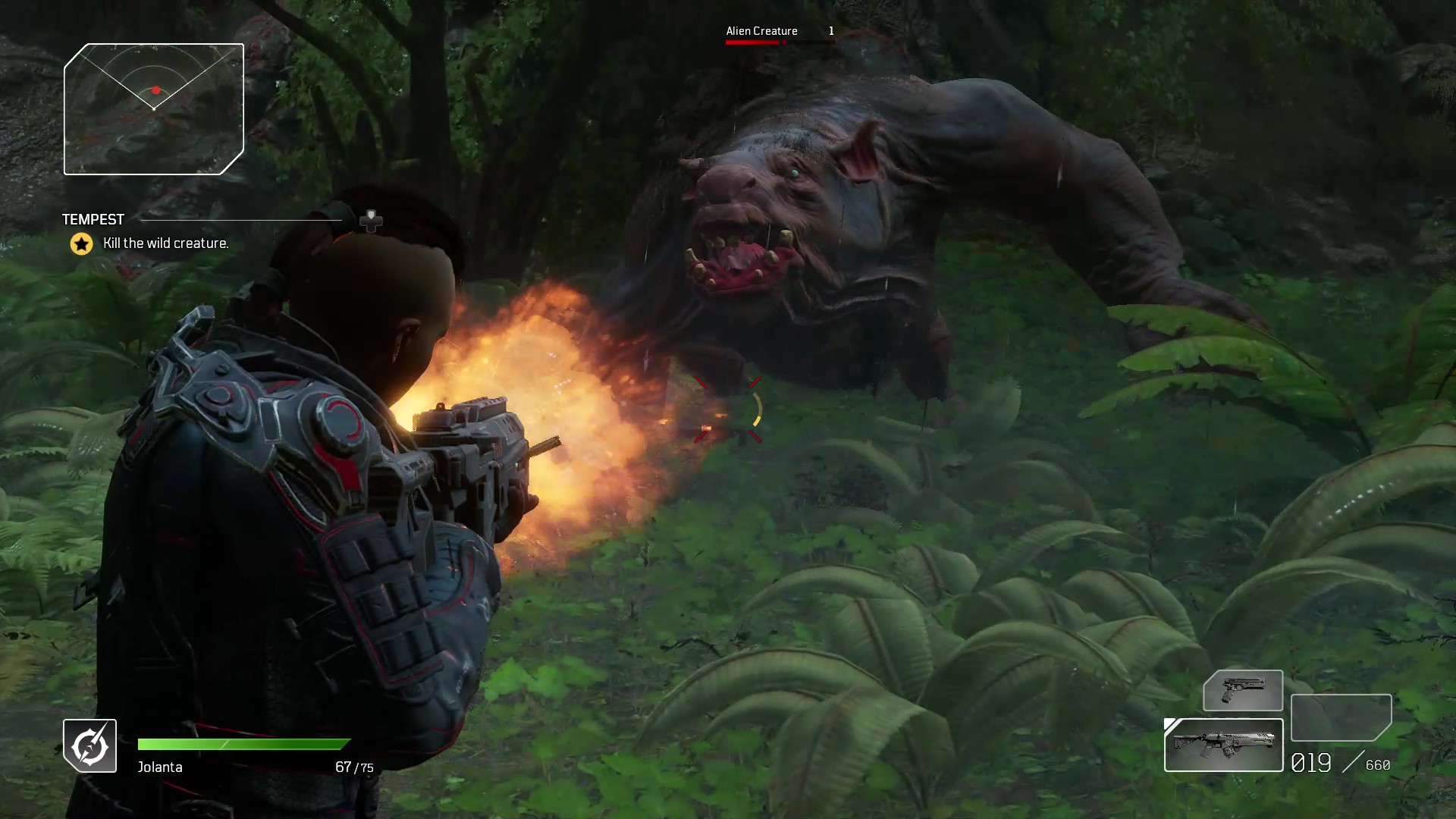1456x819 pixels.
Task: Select the assault rifle weapon slot
Action: [1223, 745]
